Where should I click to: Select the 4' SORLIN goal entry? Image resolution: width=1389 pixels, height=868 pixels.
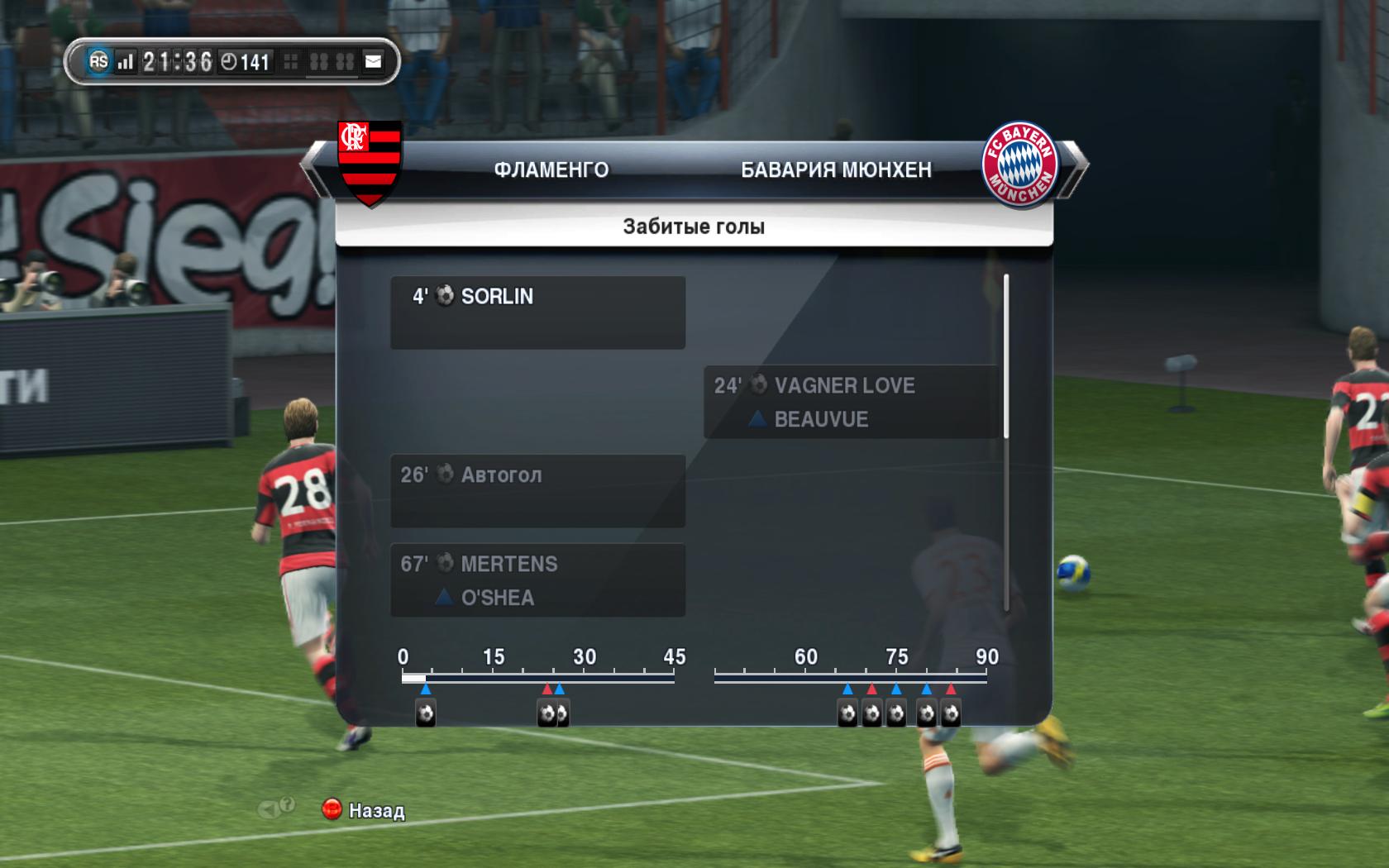537,312
